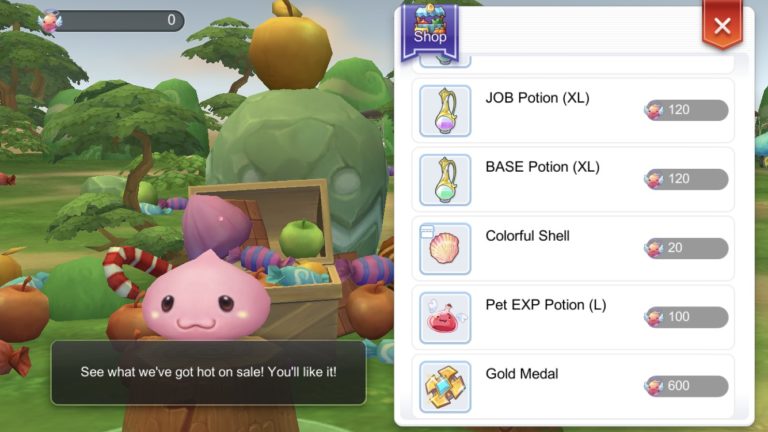
Task: Tap the Colorful Shell item icon
Action: pos(445,249)
